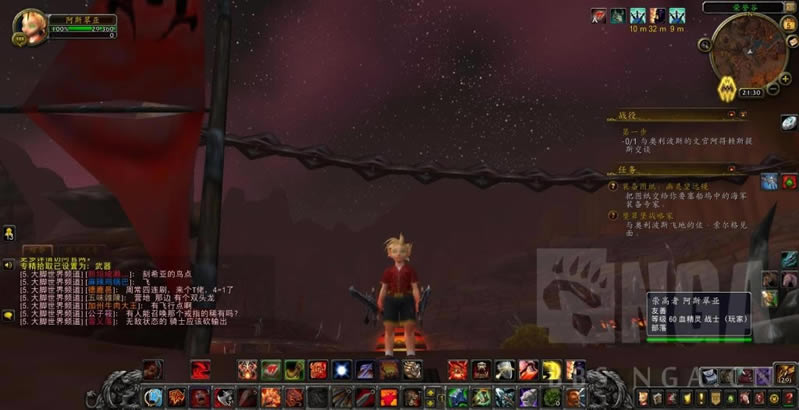Click the buff icon showing 10 m
The image size is (799, 410).
(636, 15)
